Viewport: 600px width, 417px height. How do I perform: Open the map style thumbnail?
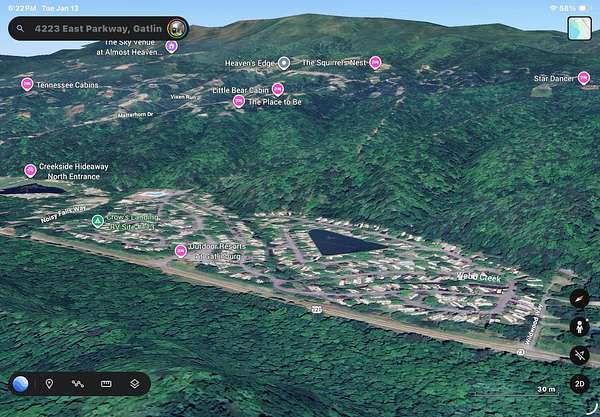[x=579, y=28]
